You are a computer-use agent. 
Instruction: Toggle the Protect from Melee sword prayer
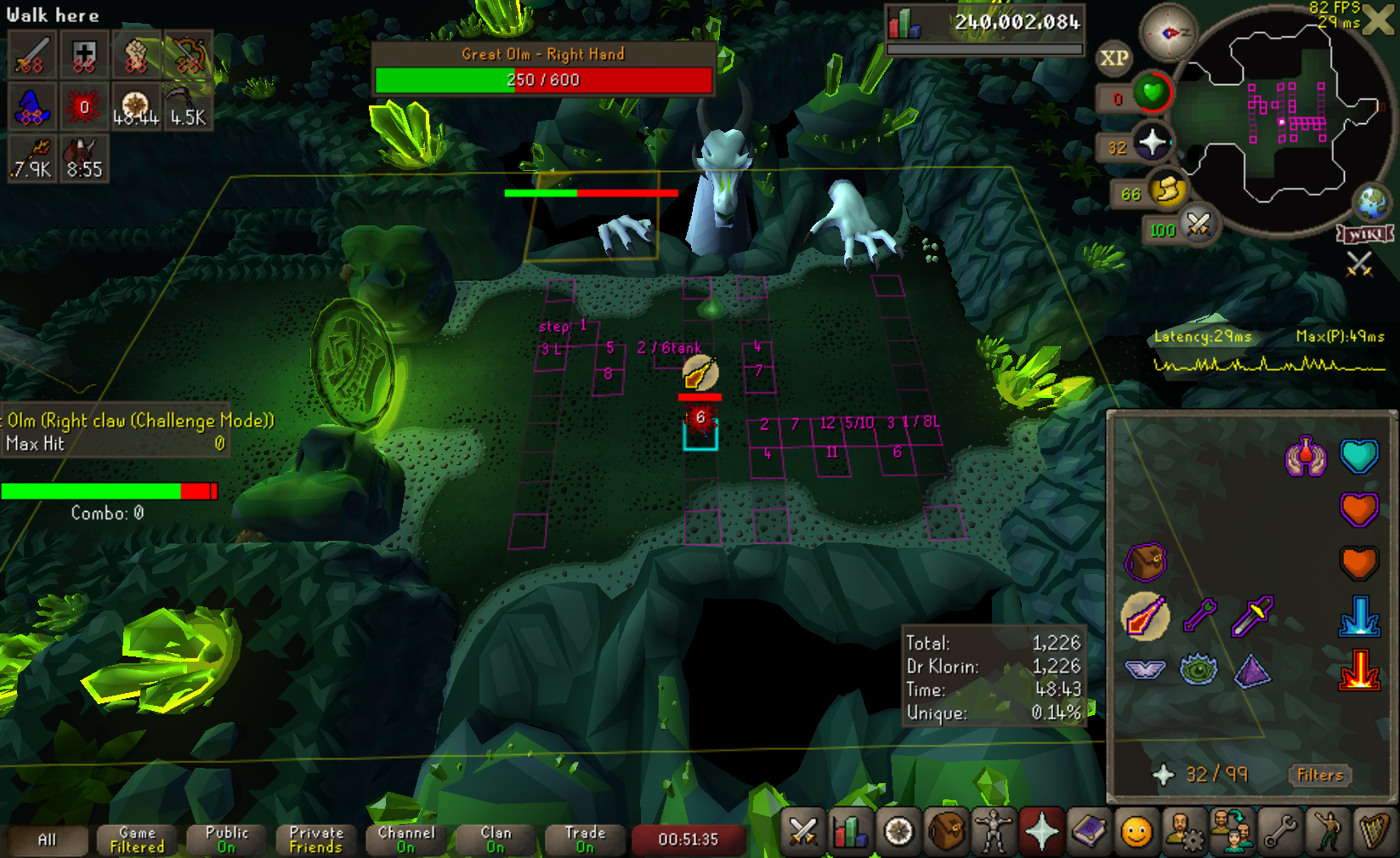point(1252,616)
